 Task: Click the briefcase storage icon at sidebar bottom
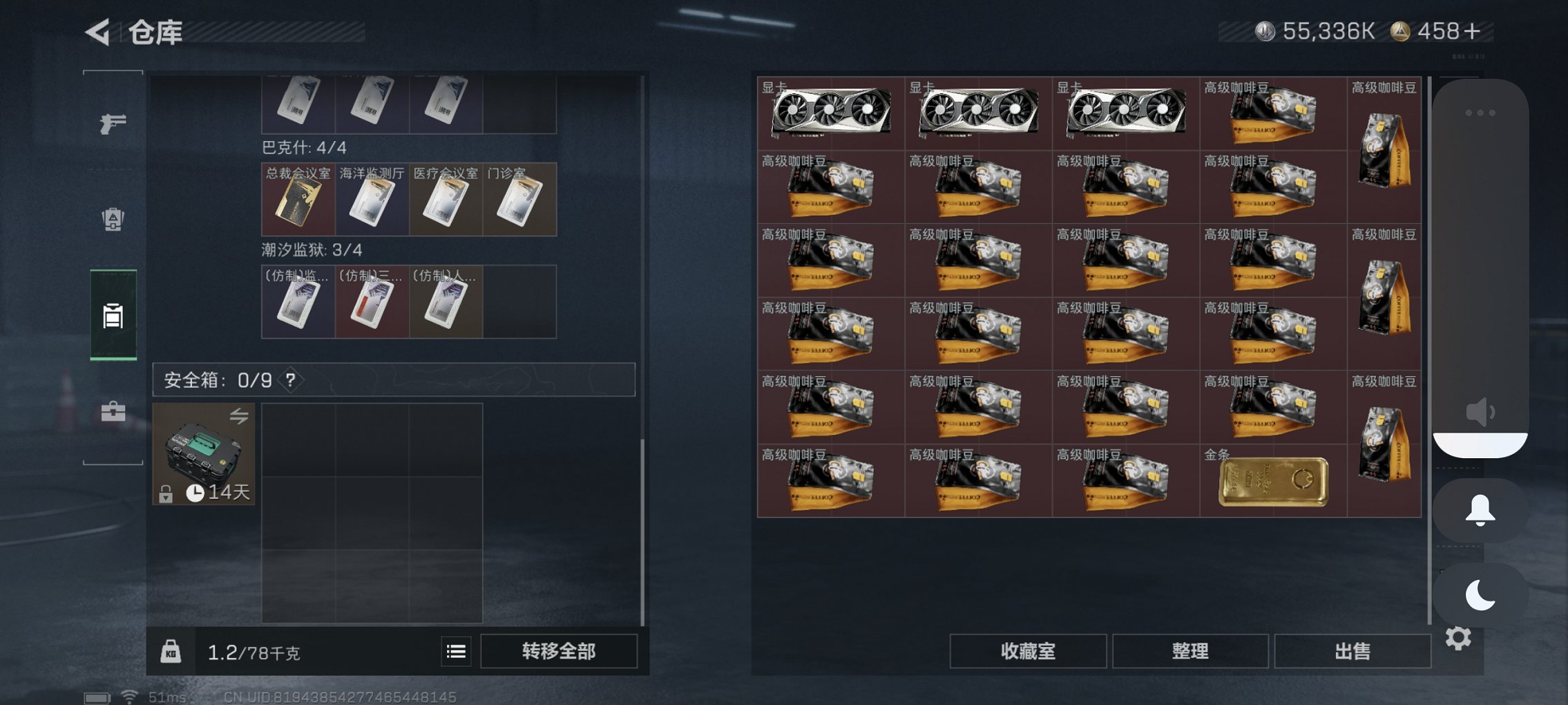coord(113,412)
